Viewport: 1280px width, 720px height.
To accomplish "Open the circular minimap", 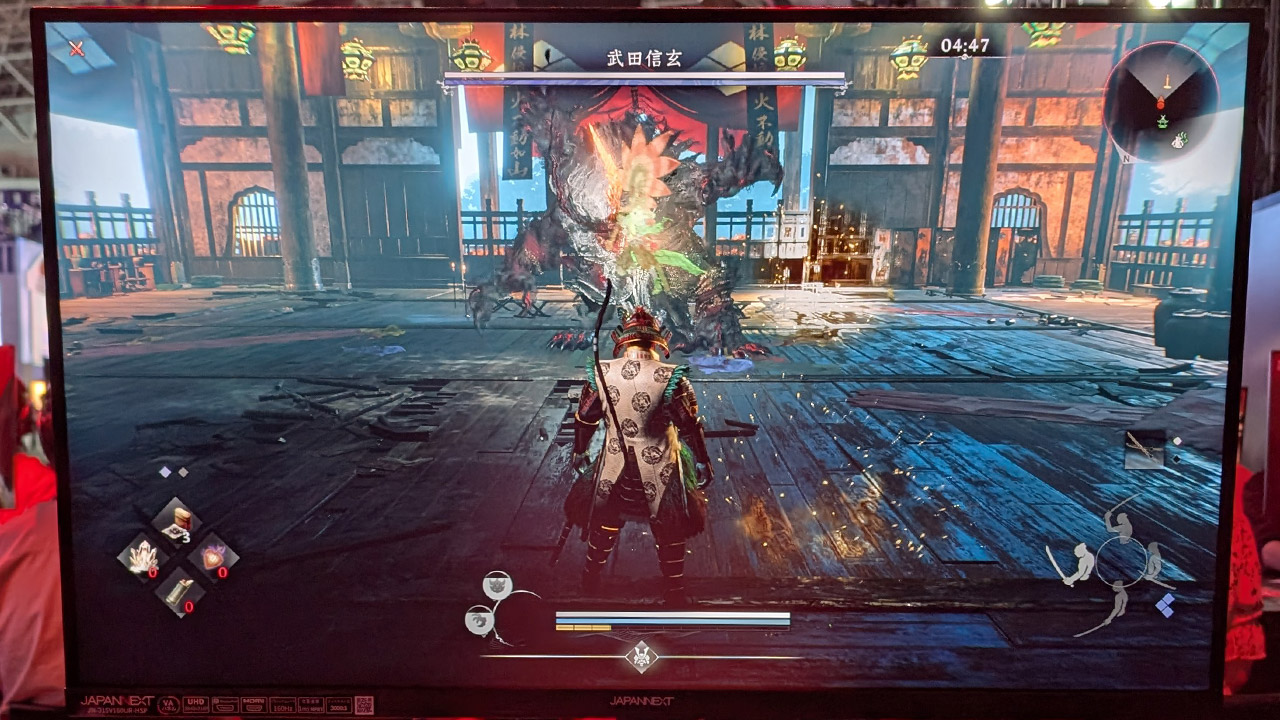I will pos(1160,101).
